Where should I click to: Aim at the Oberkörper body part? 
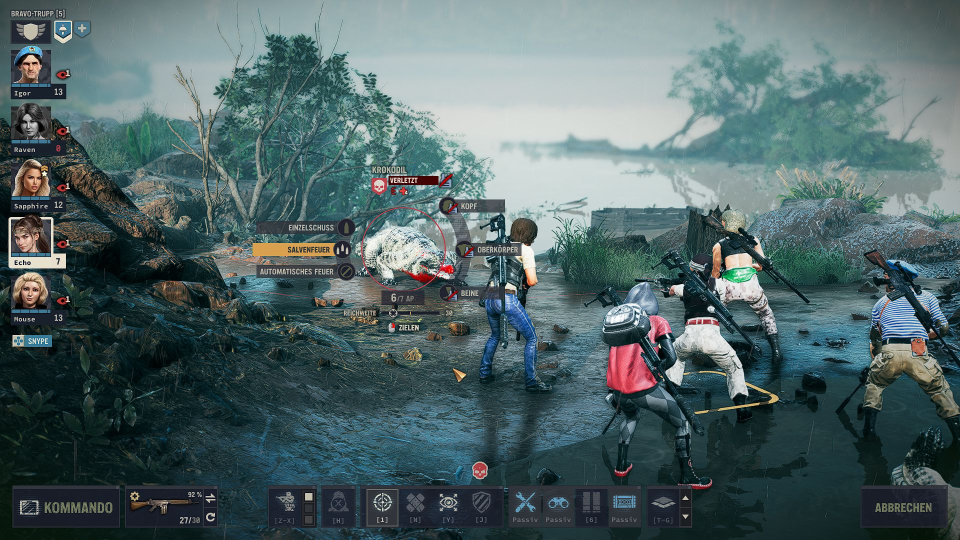pyautogui.click(x=490, y=249)
